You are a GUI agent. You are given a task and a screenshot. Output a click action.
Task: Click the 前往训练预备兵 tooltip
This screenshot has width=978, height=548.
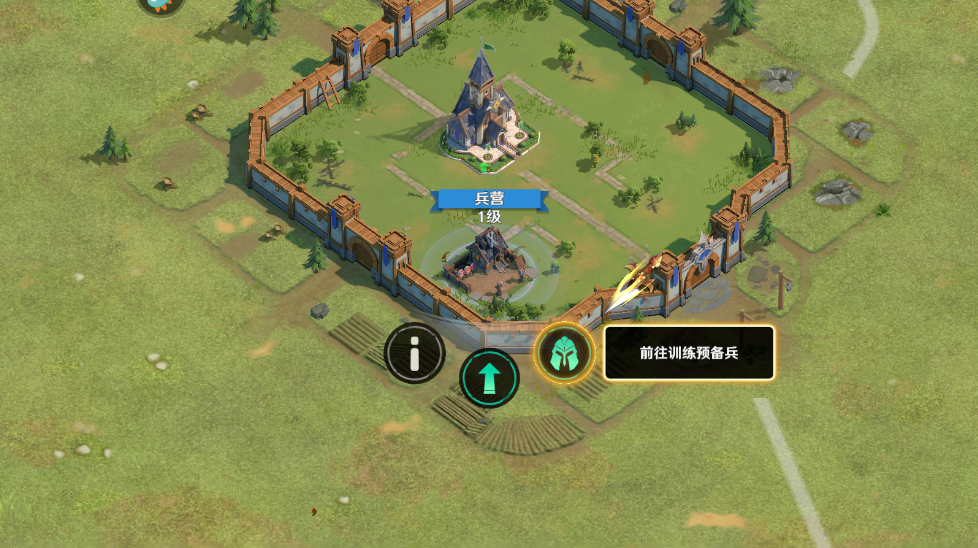pos(689,353)
